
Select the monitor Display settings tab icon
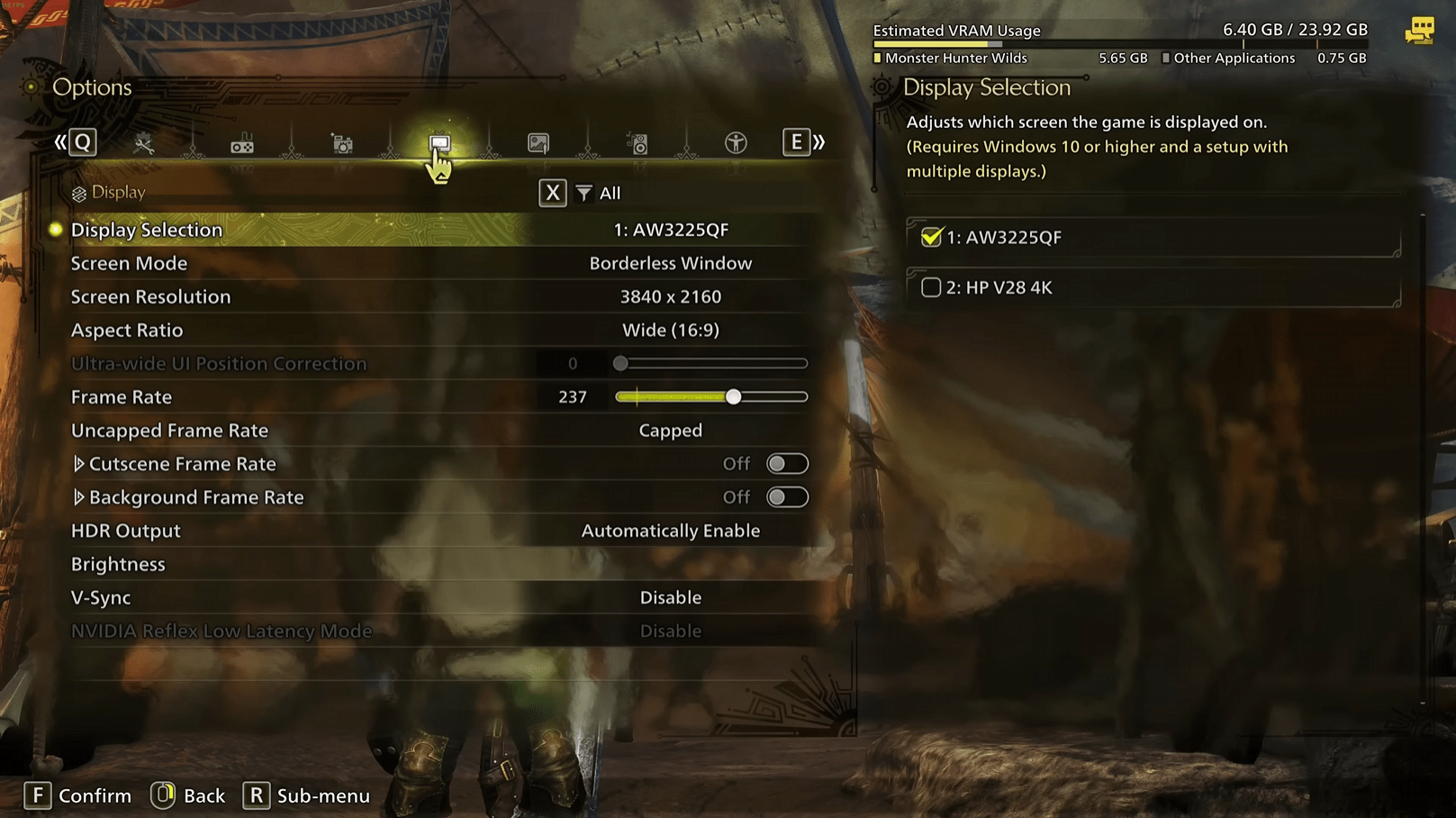[439, 141]
